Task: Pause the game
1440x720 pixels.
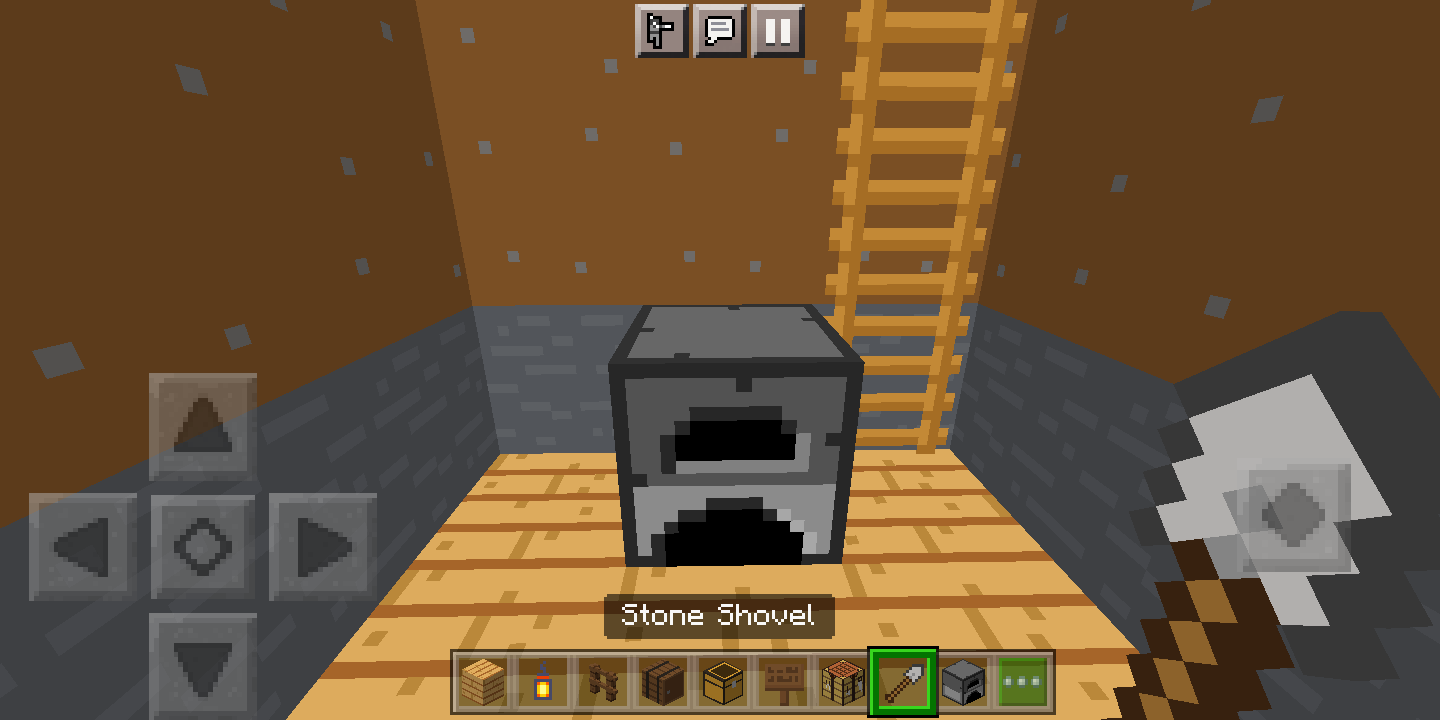Action: tap(777, 31)
